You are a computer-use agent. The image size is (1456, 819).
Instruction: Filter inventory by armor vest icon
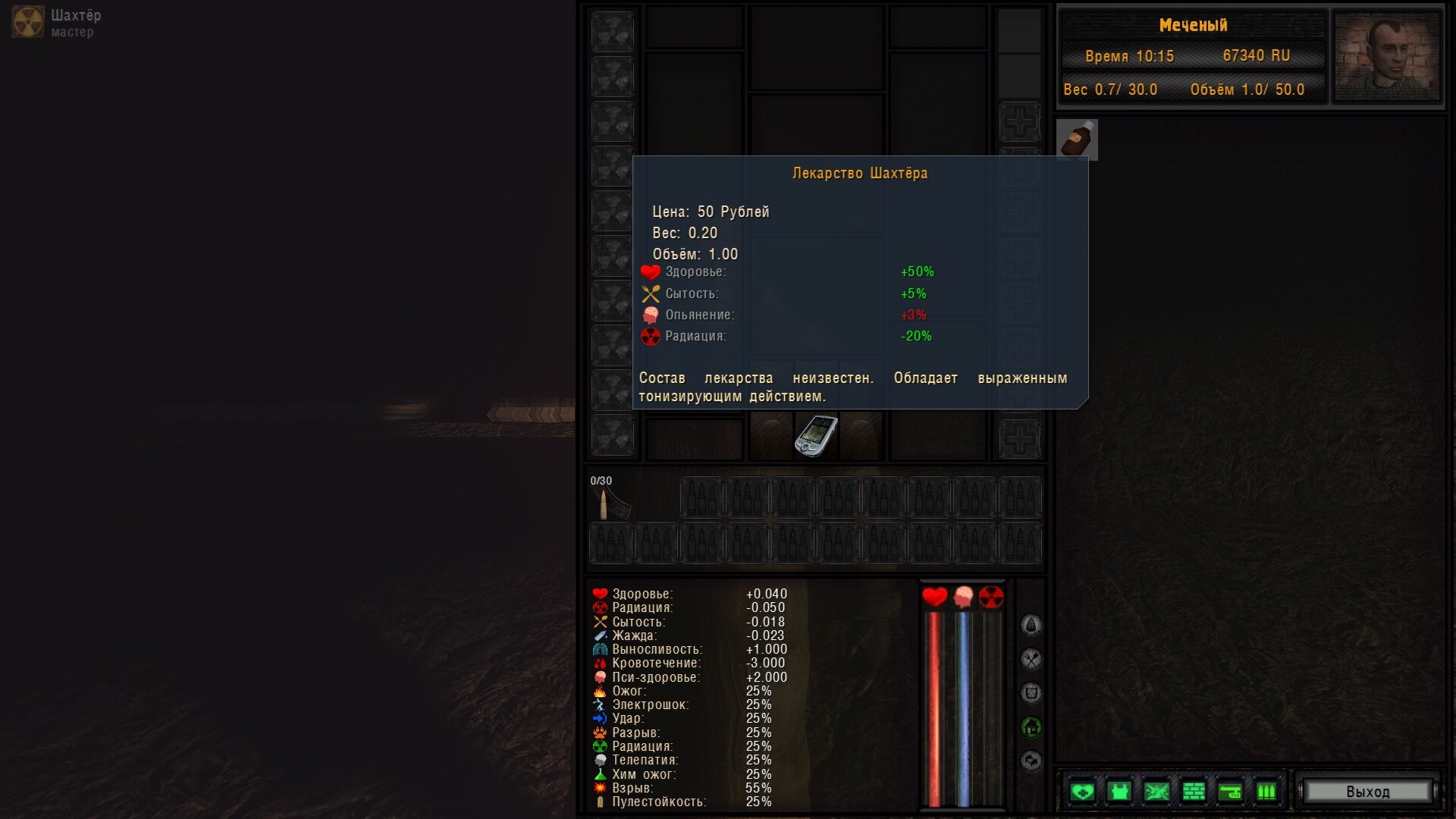pyautogui.click(x=1119, y=792)
